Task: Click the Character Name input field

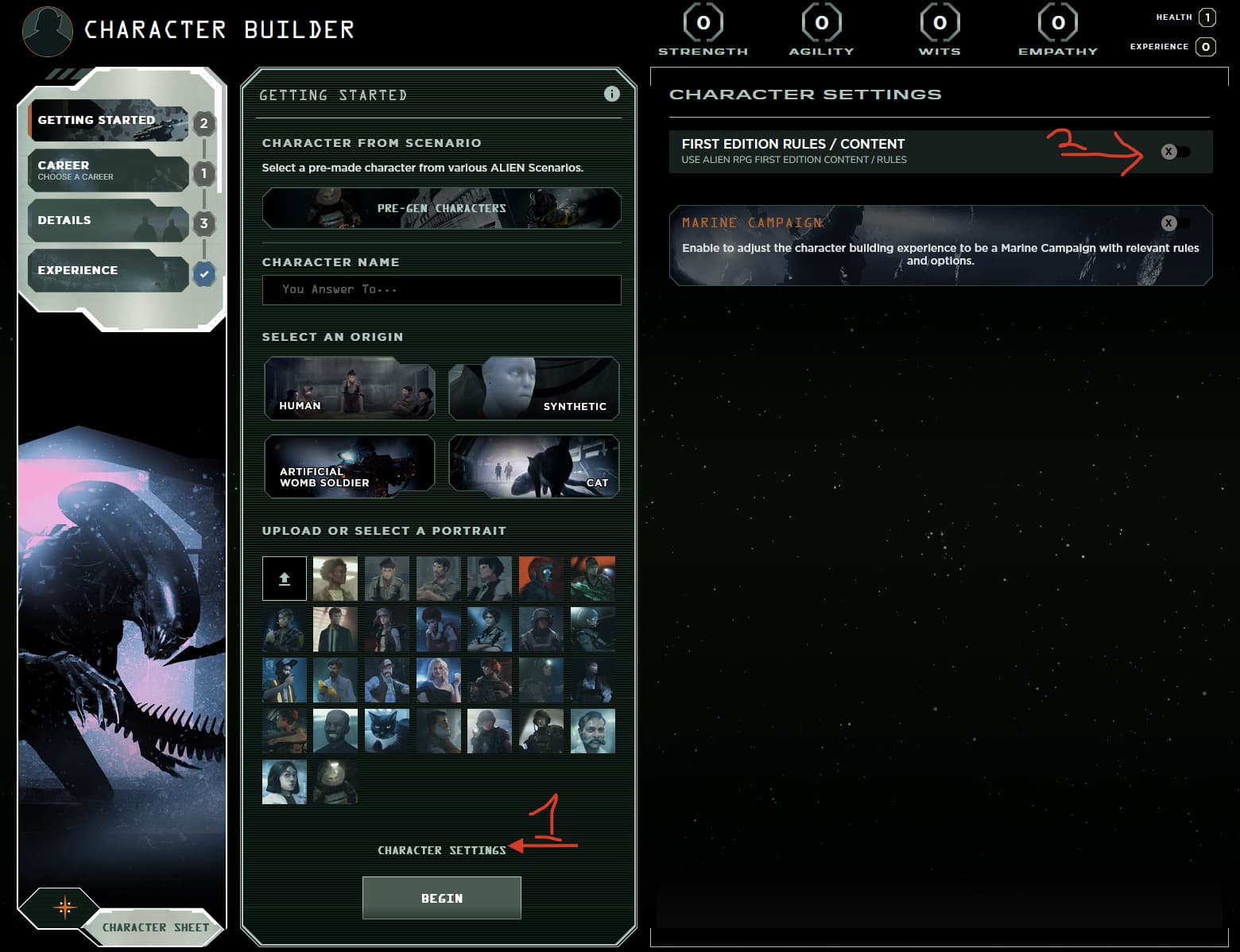Action: tap(441, 290)
